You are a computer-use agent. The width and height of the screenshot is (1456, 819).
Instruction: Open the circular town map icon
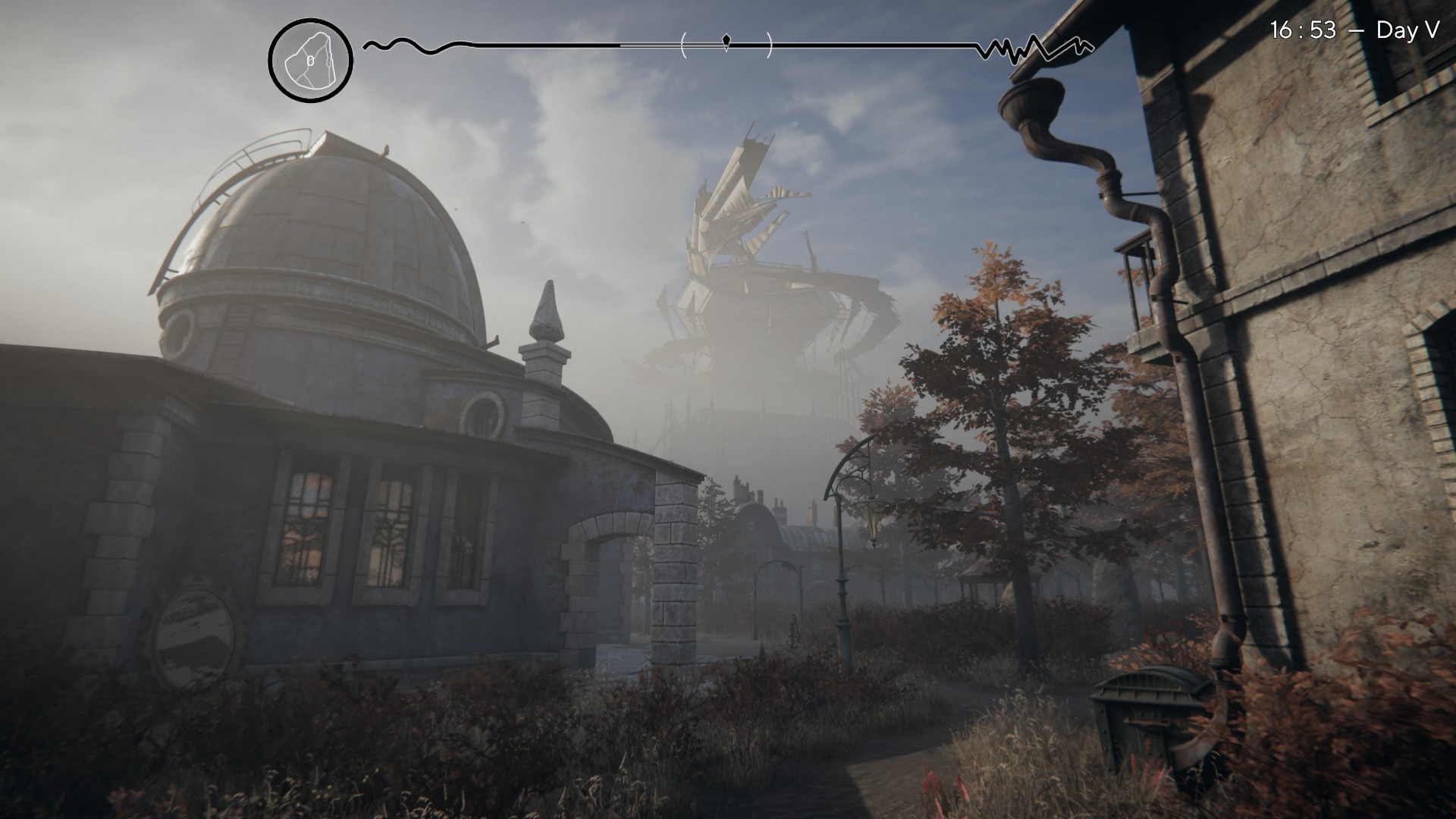coord(310,60)
